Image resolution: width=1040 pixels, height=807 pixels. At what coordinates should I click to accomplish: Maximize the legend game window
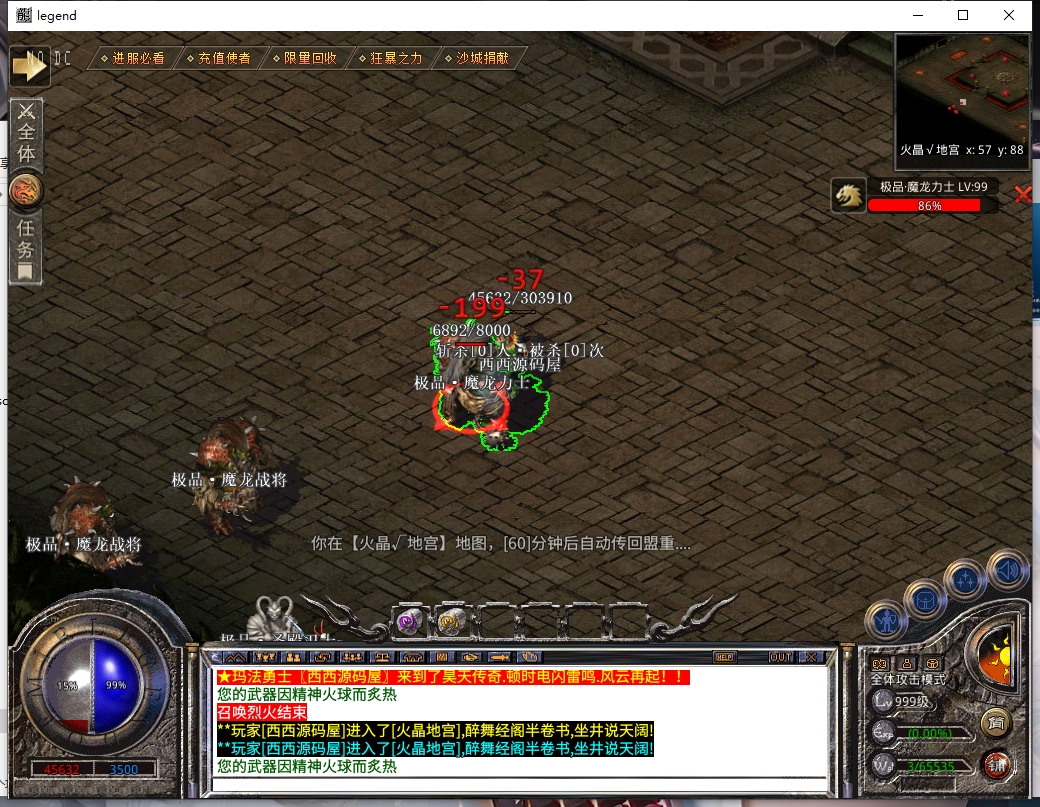(963, 15)
